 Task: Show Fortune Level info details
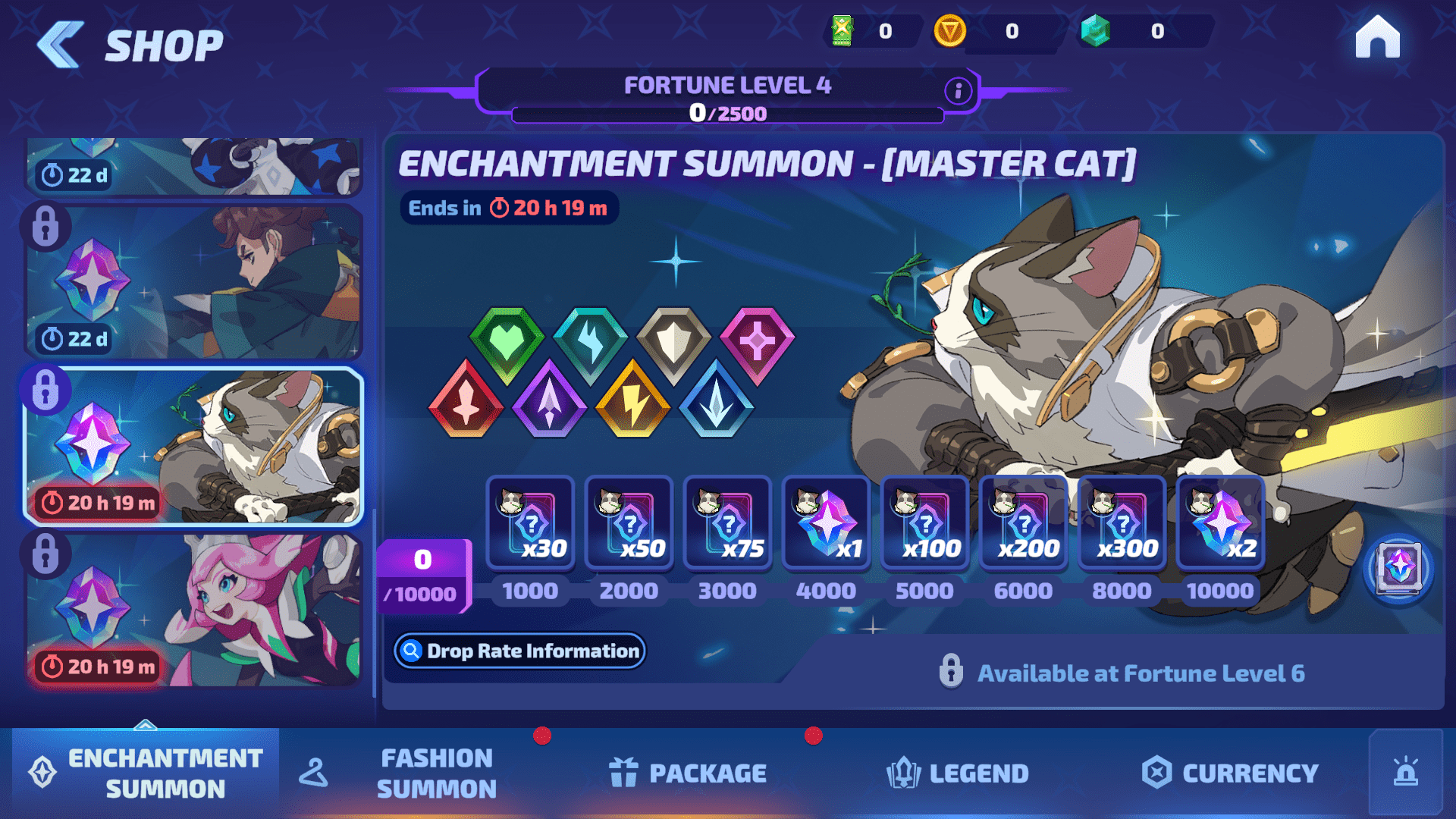tap(958, 91)
